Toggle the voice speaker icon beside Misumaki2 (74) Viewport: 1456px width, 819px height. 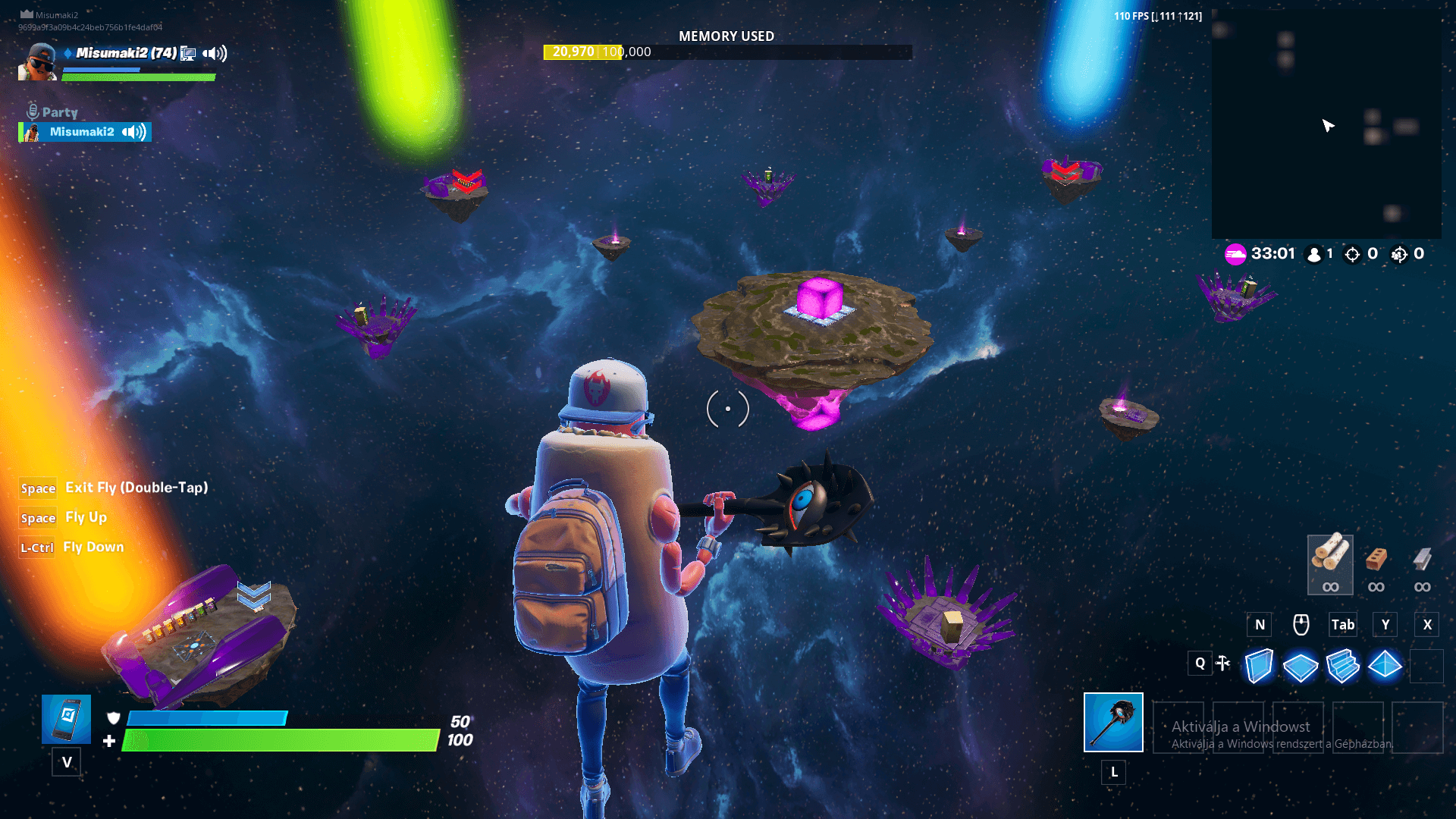click(215, 53)
